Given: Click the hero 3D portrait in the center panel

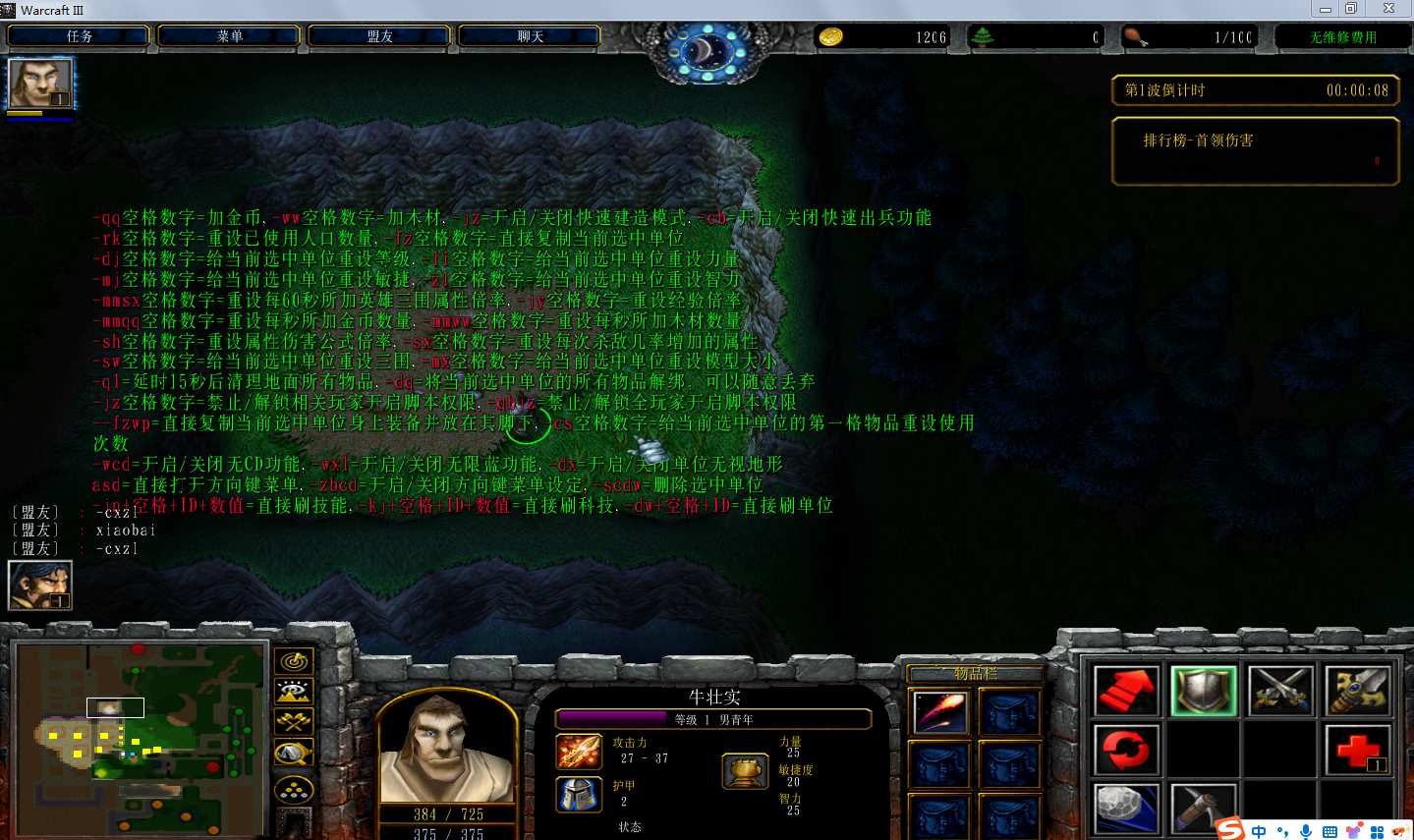Looking at the screenshot, I should point(447,745).
